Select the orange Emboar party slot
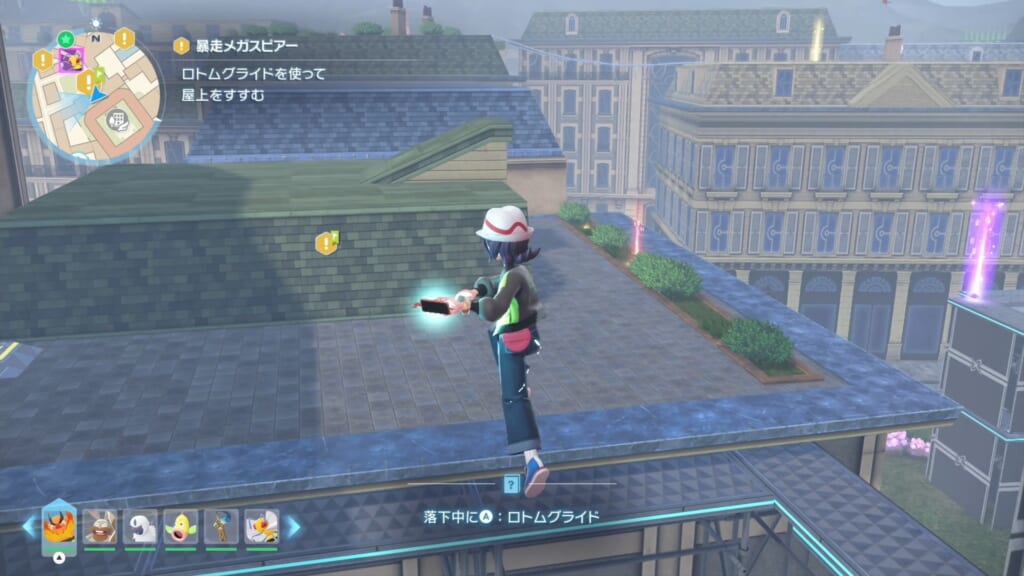 (x=59, y=526)
